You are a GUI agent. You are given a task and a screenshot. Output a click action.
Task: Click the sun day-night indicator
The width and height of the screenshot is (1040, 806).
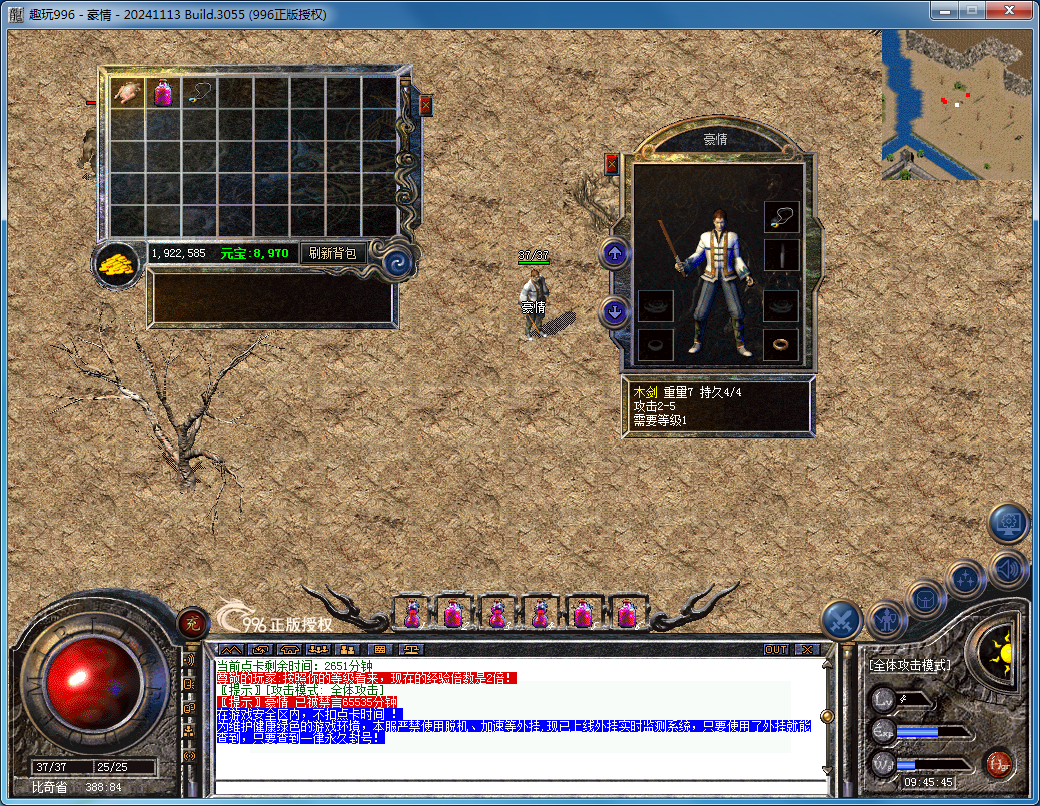tap(996, 654)
